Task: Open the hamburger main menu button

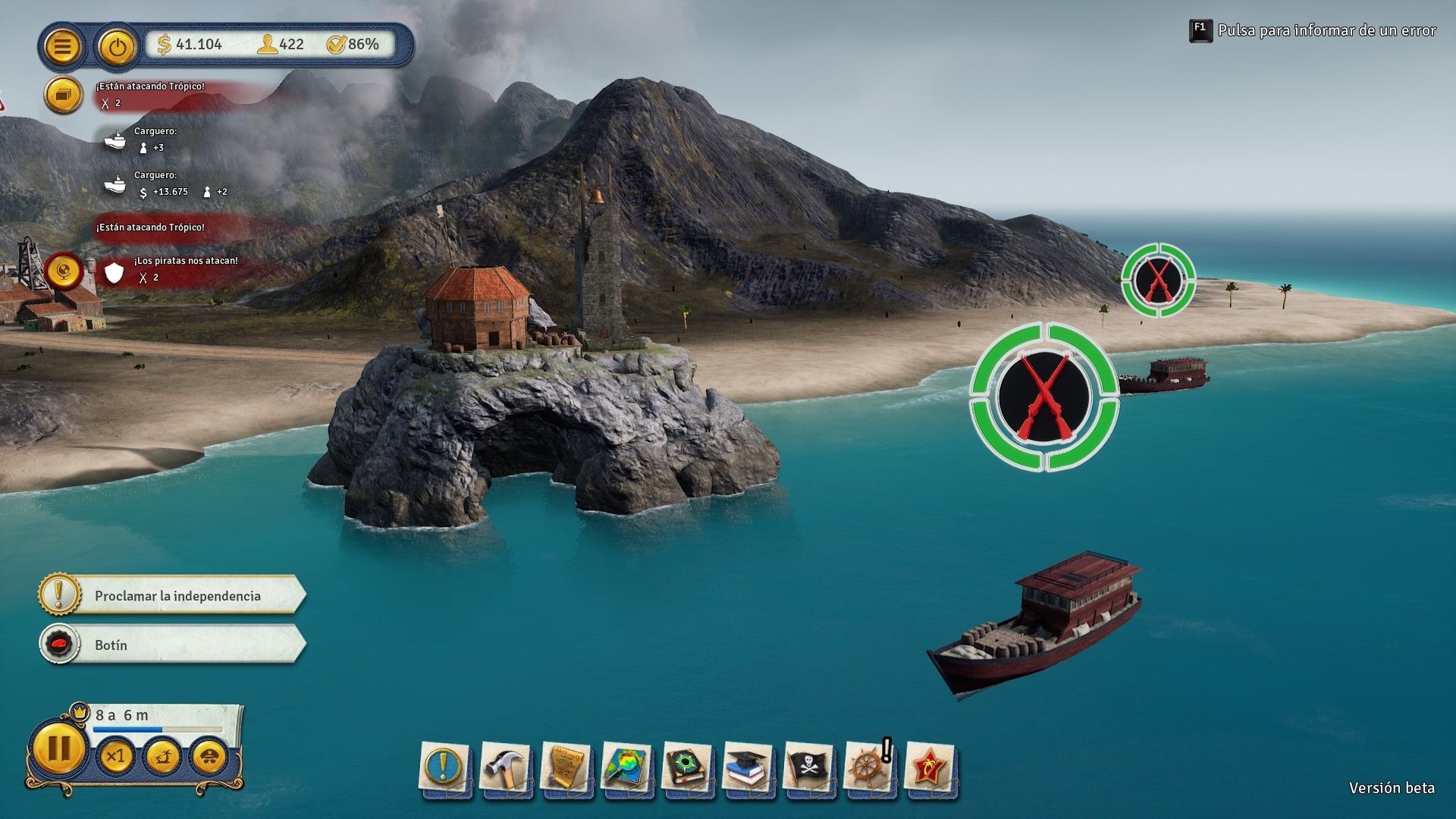Action: tap(63, 46)
